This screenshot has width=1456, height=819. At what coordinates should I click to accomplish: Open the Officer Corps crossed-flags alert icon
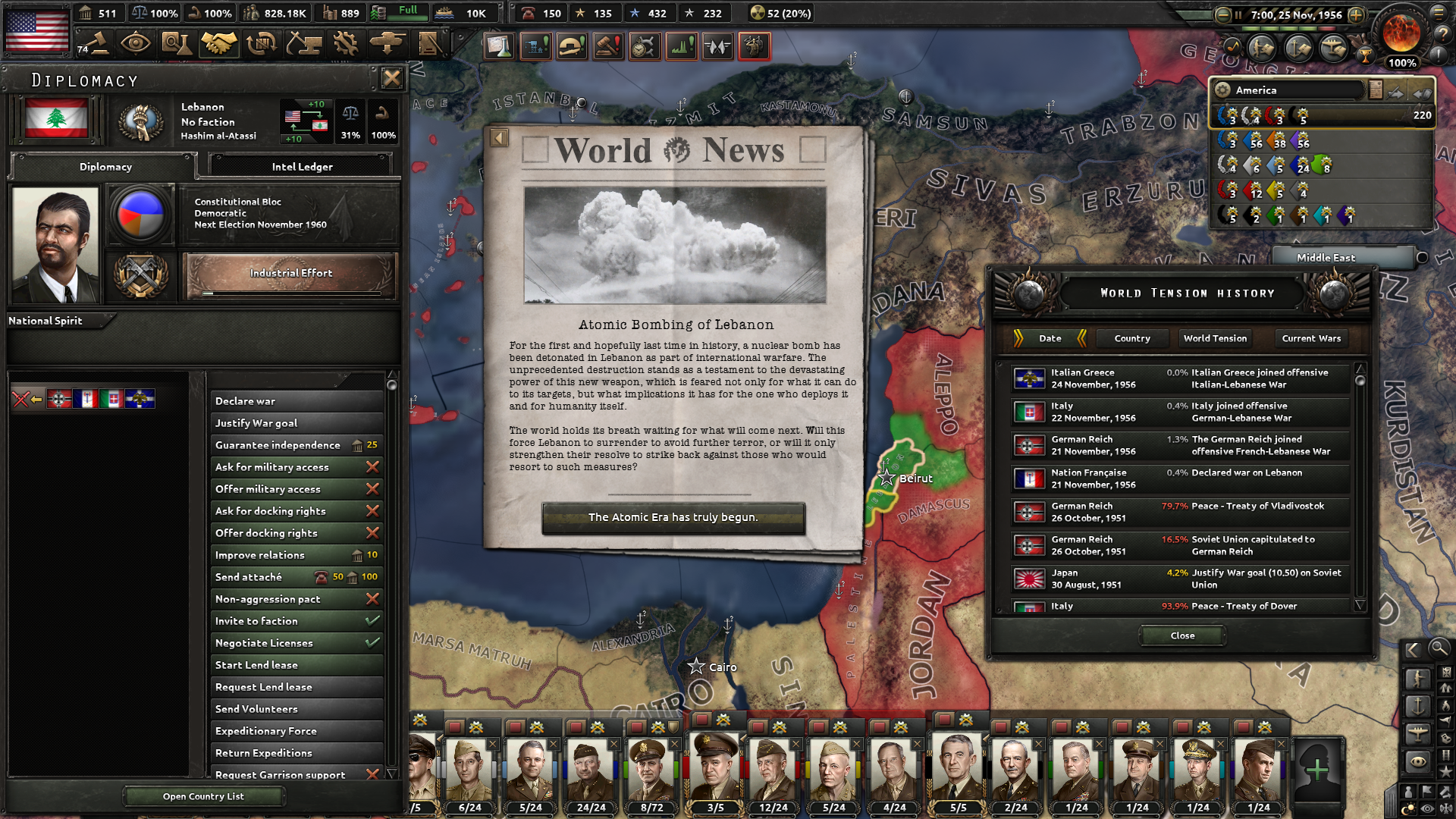(717, 45)
